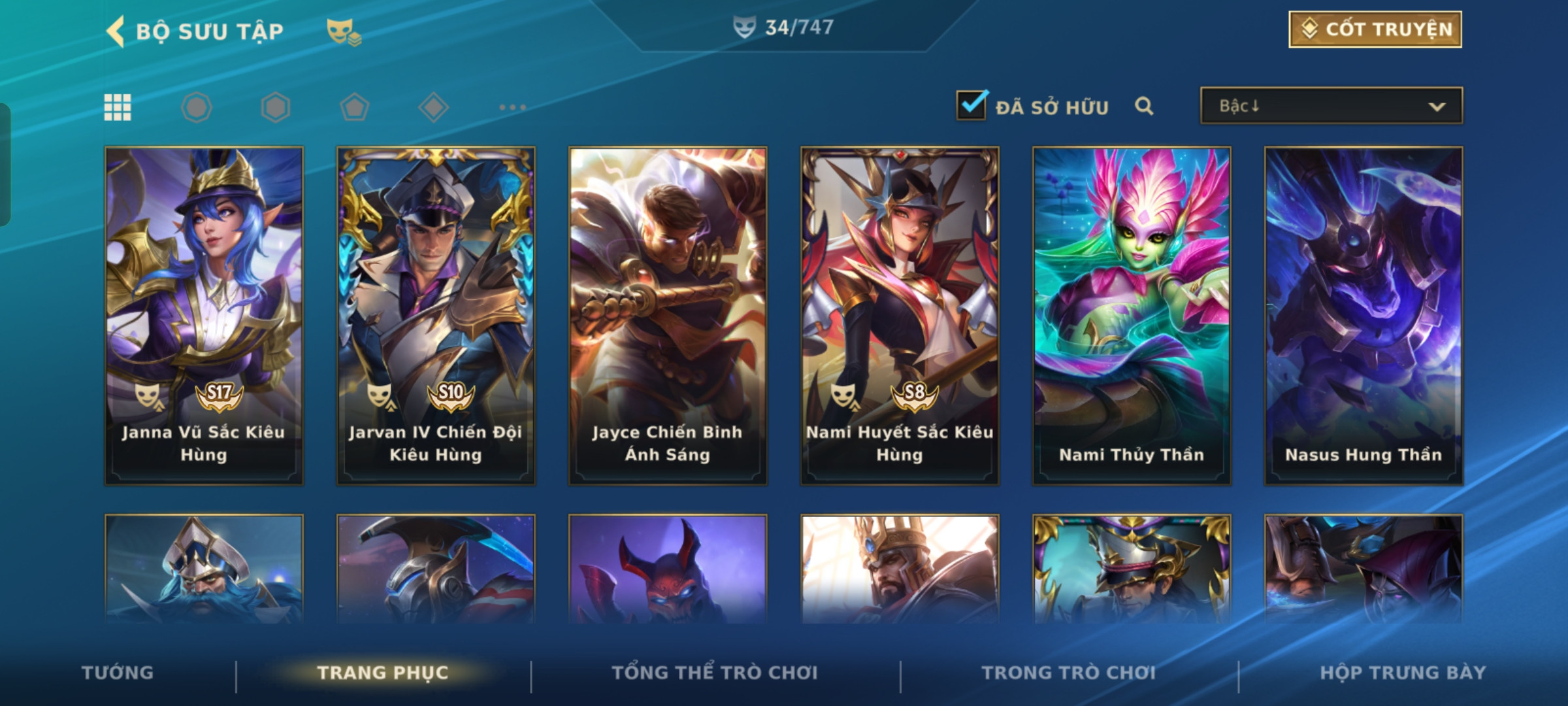Select Janna Vũ Sắc Kiêu Hùng skin

204,315
